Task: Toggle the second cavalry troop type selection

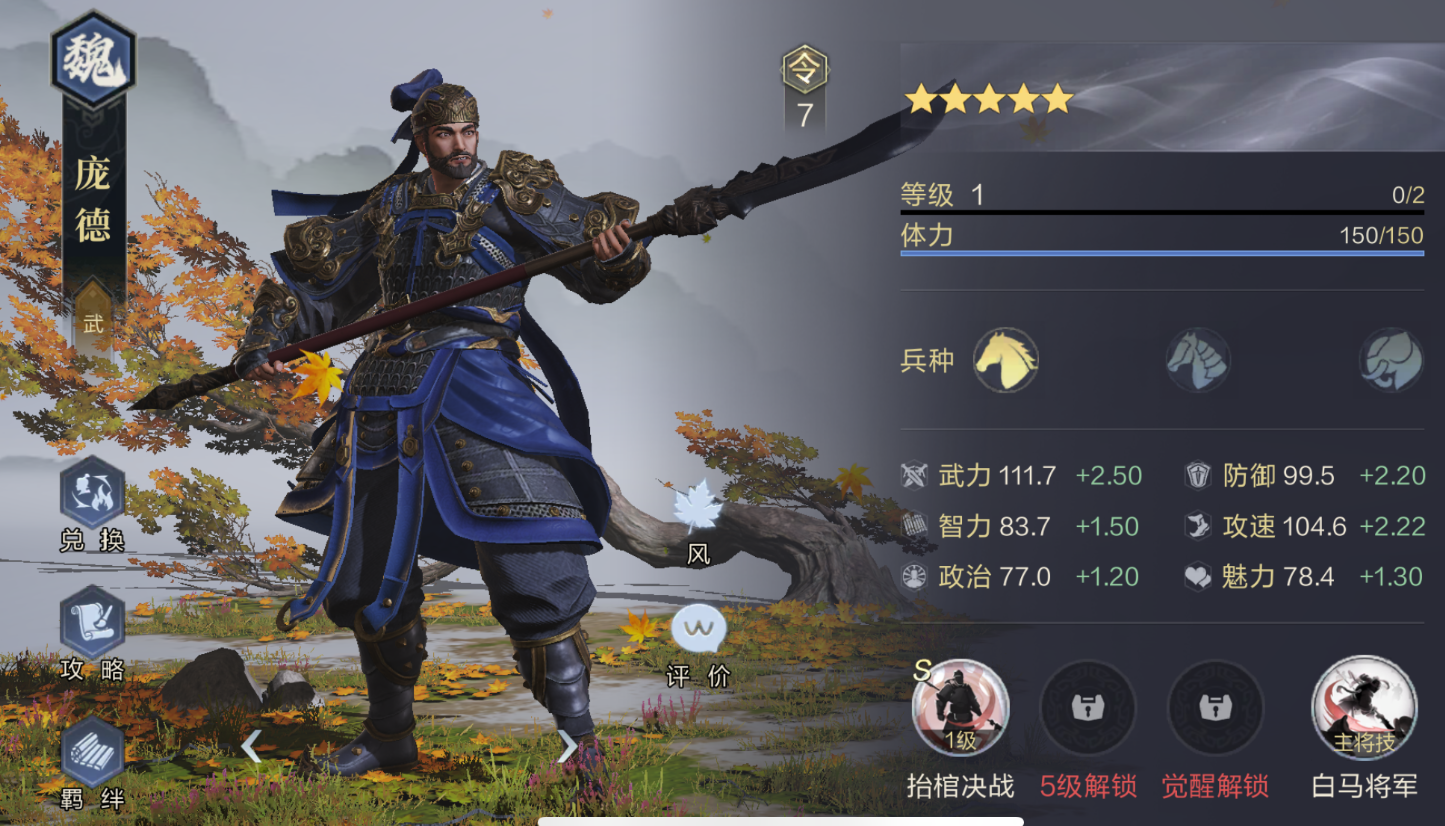Action: [1197, 362]
